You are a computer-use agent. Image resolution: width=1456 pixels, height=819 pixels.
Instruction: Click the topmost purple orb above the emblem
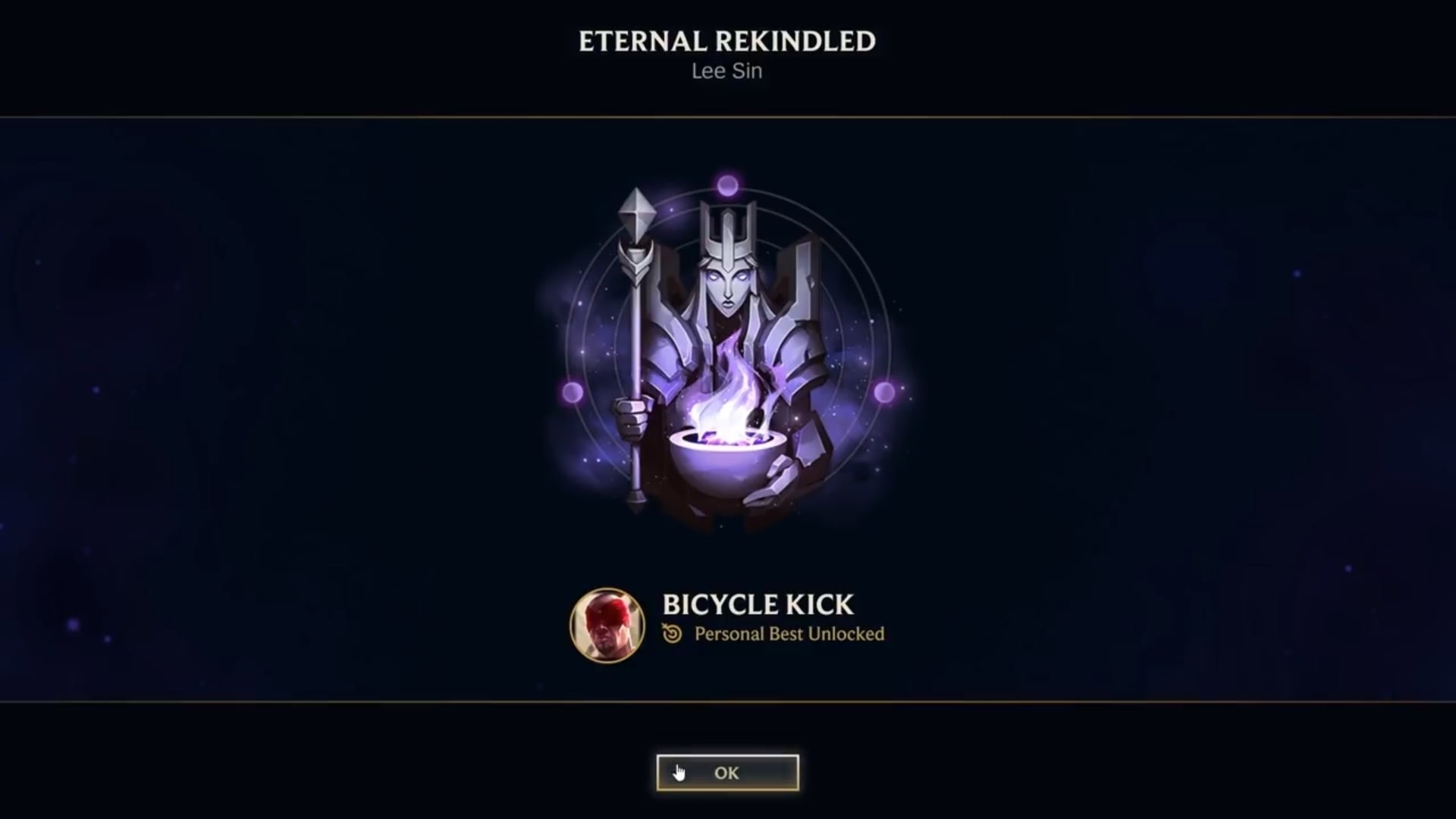pyautogui.click(x=726, y=185)
